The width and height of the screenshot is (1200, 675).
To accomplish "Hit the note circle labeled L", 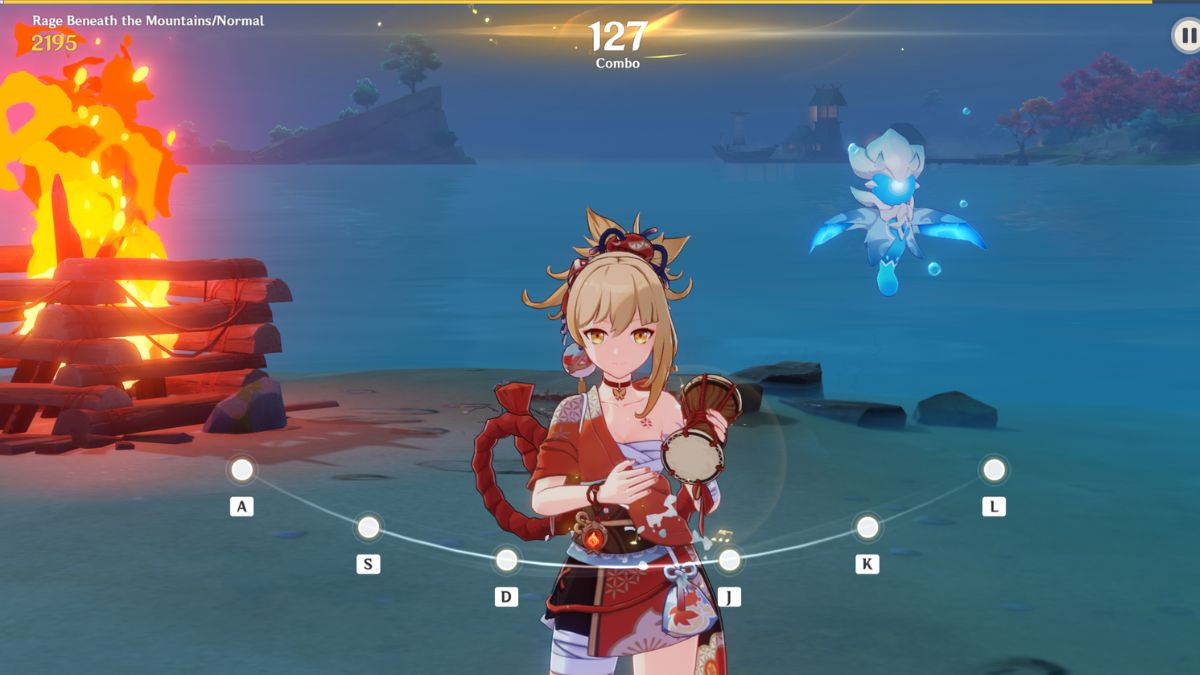I will [x=994, y=470].
